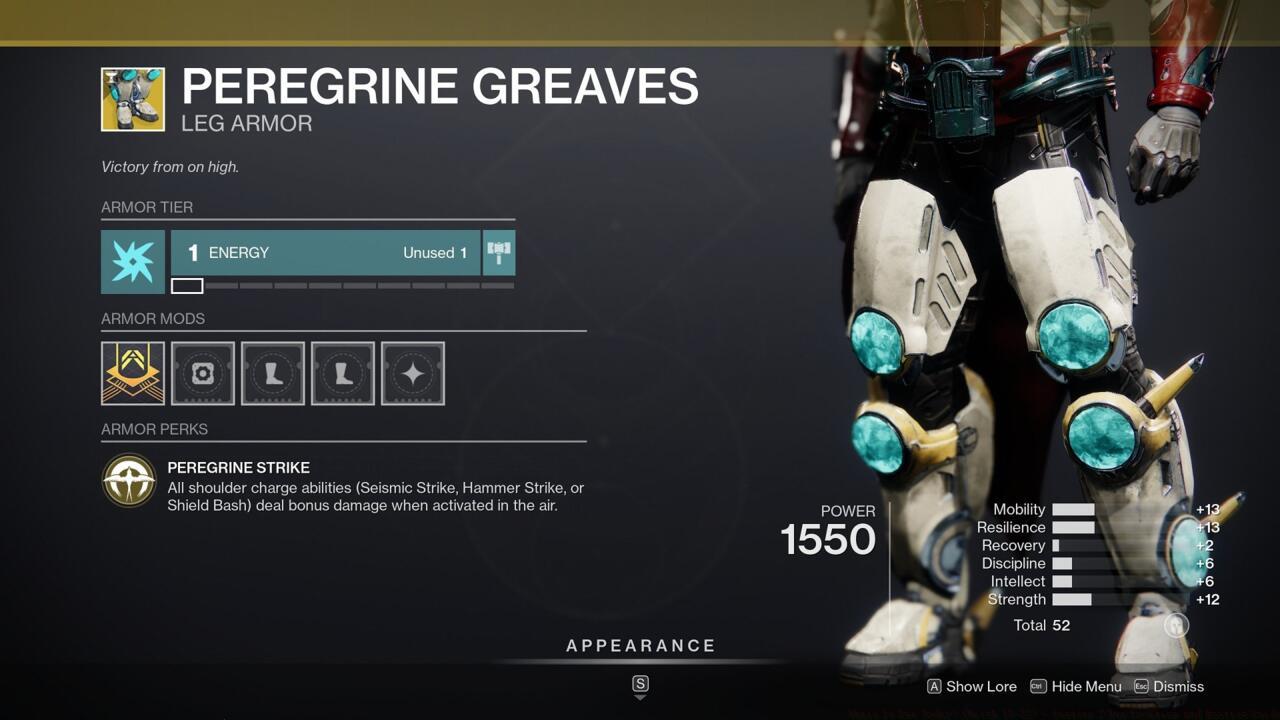Click the Mobility stat bar
Viewport: 1280px width, 720px height.
[x=1073, y=509]
